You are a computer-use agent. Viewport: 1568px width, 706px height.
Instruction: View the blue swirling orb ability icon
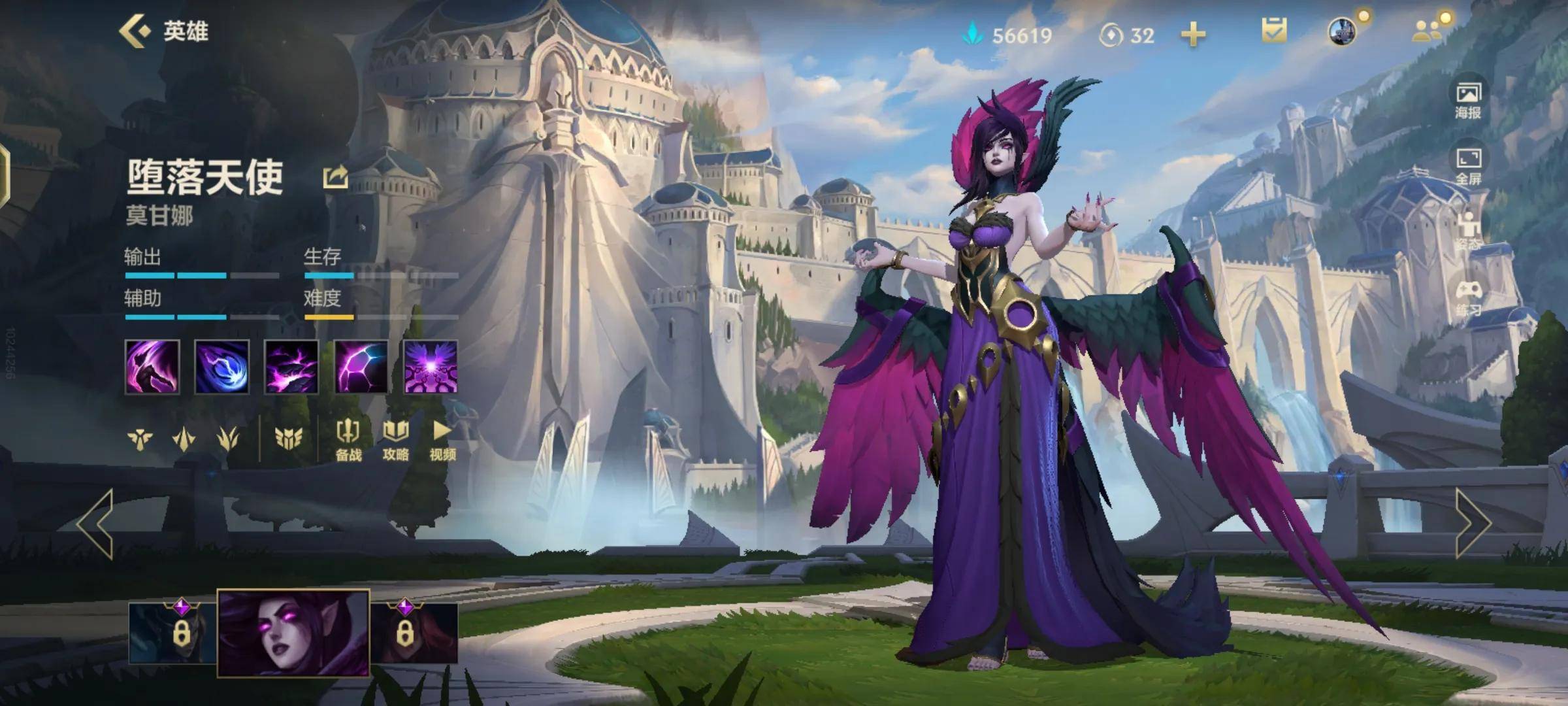point(222,367)
